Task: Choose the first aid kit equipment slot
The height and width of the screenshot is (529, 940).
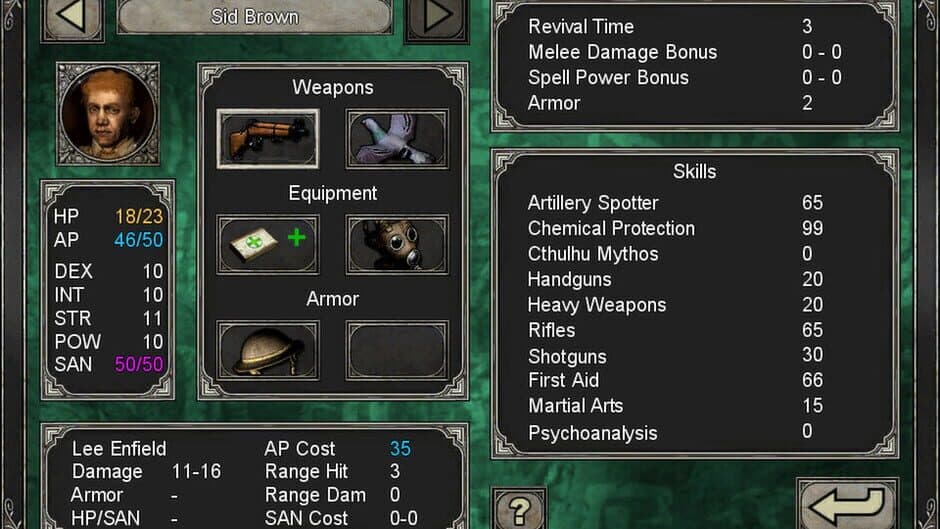Action: click(x=268, y=244)
